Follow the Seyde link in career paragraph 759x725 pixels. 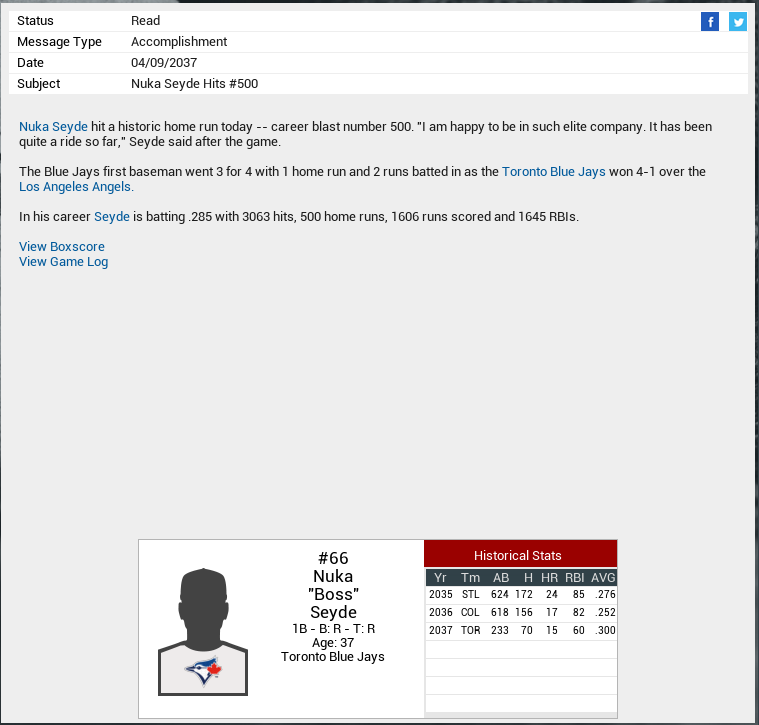click(x=112, y=217)
